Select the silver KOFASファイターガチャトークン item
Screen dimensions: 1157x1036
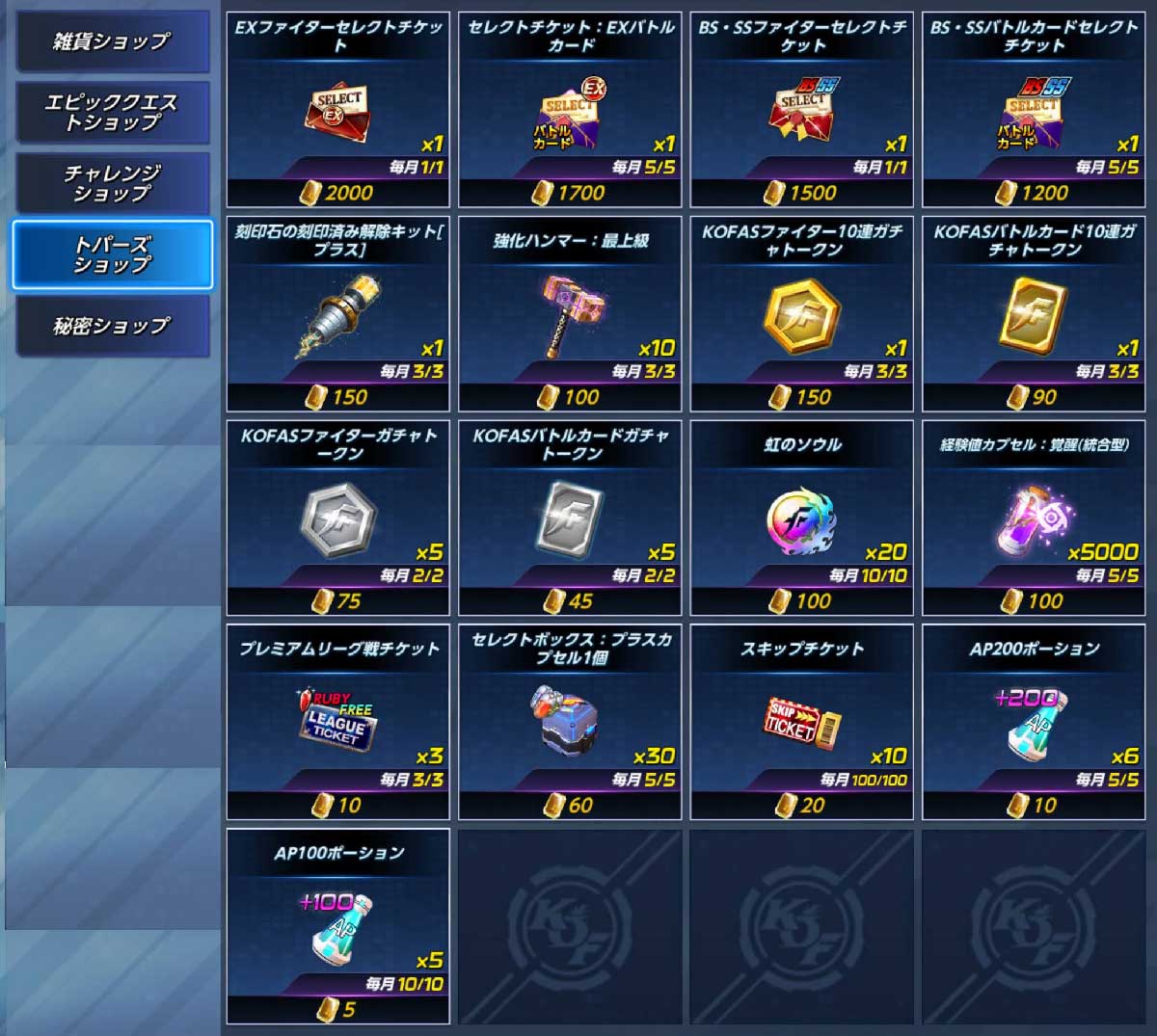[337, 519]
